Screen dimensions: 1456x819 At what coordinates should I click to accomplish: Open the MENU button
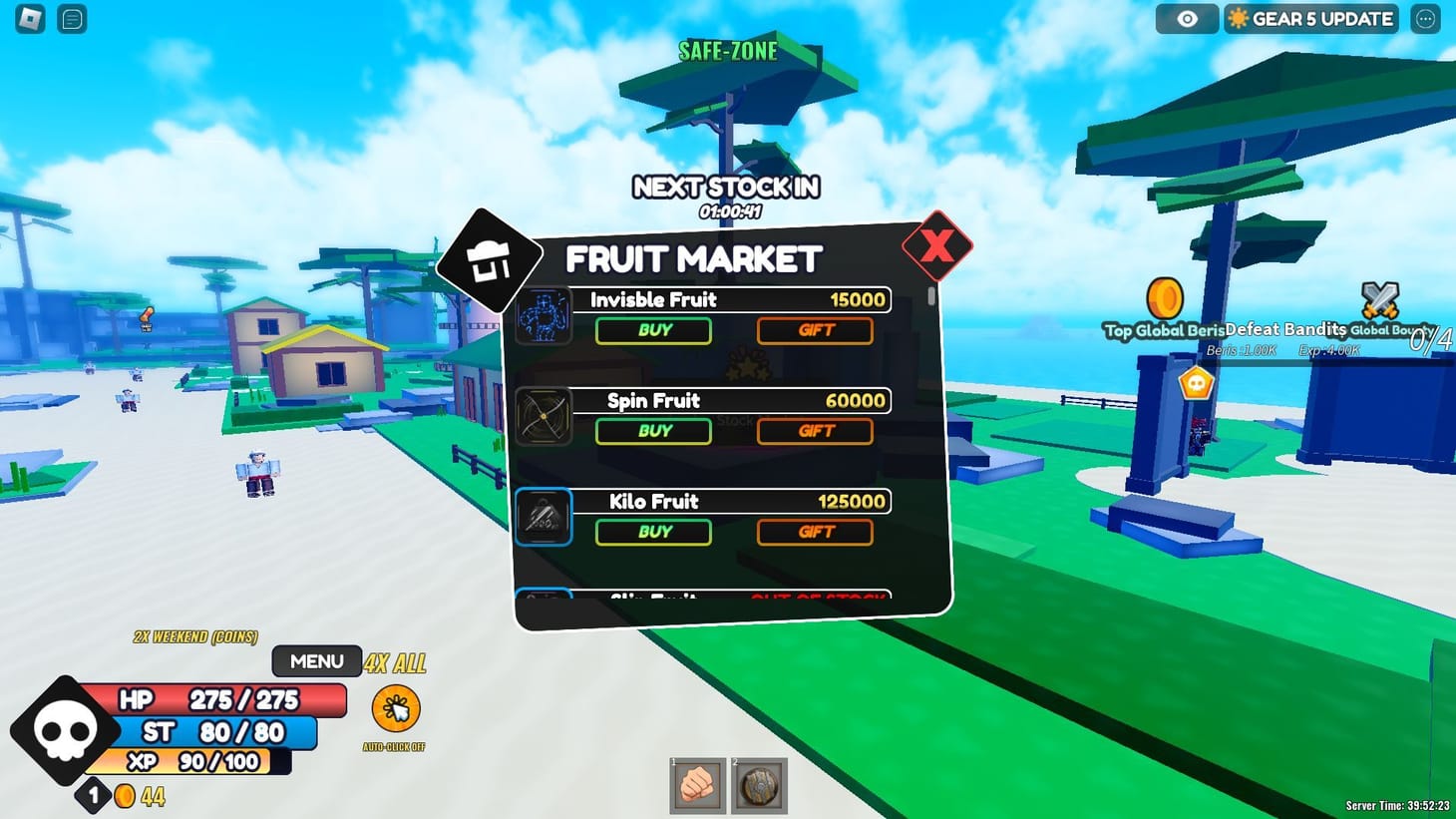(x=316, y=660)
